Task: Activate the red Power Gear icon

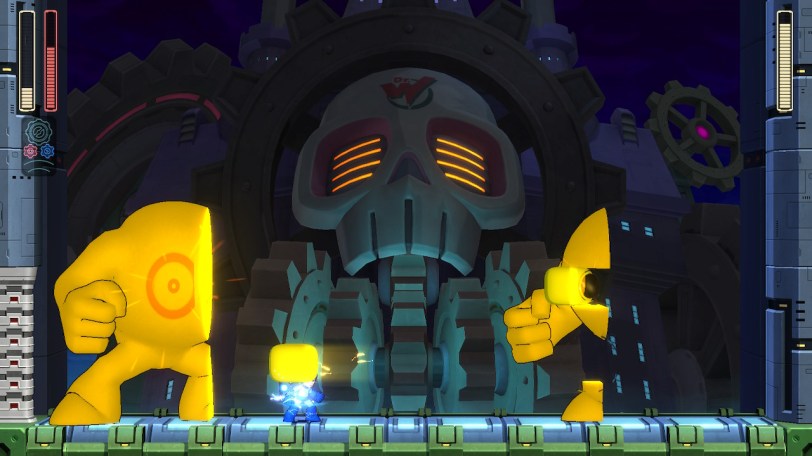Action: point(29,151)
